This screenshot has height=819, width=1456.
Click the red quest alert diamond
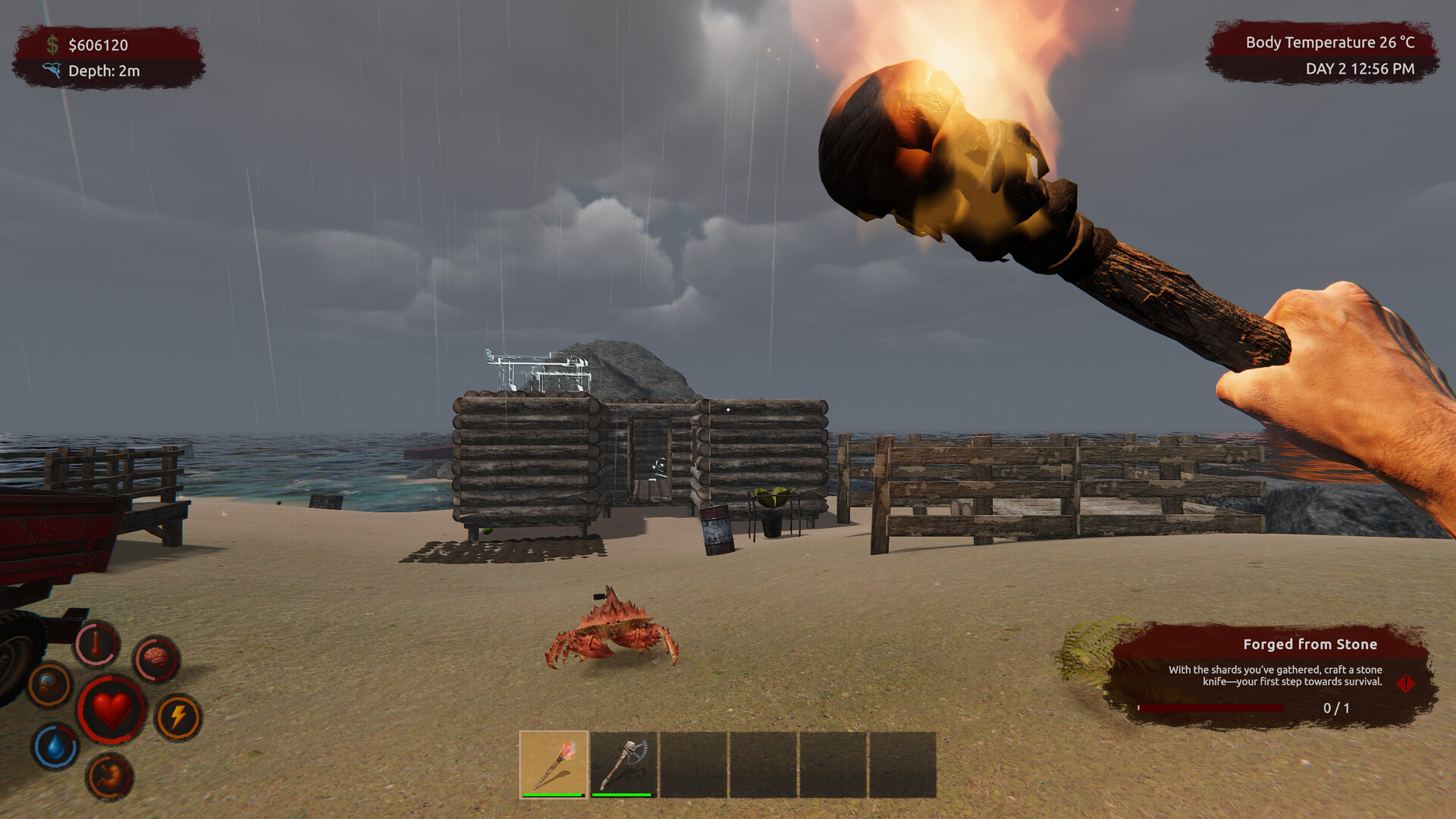(1405, 683)
